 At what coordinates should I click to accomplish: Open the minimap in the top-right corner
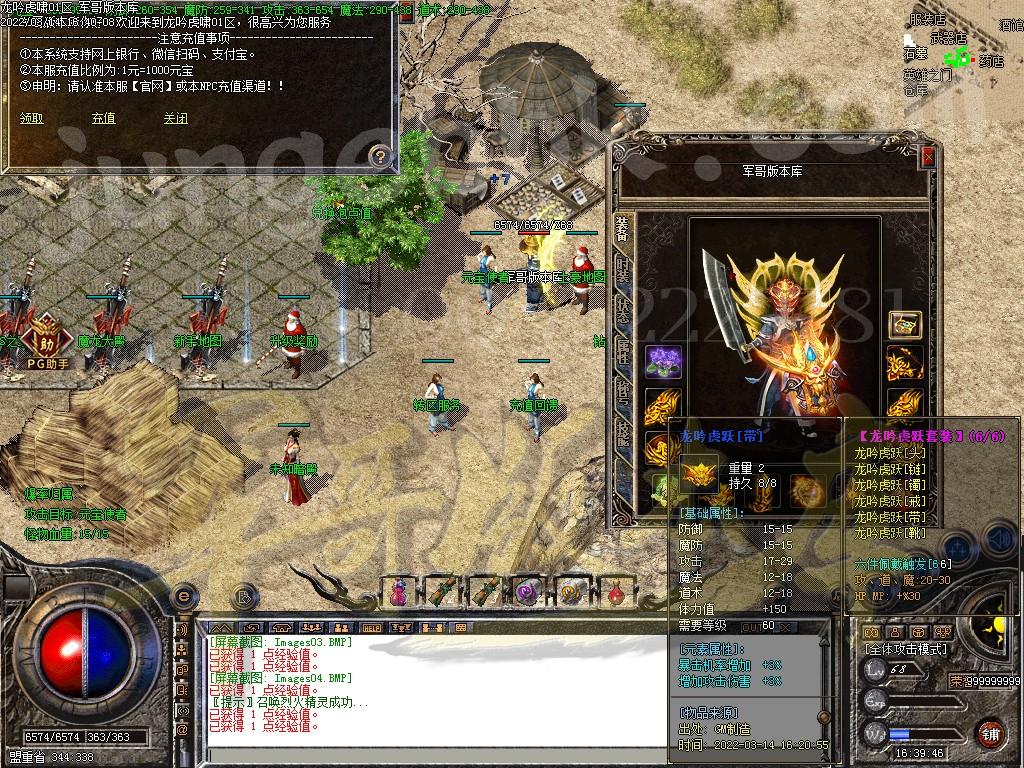(962, 50)
